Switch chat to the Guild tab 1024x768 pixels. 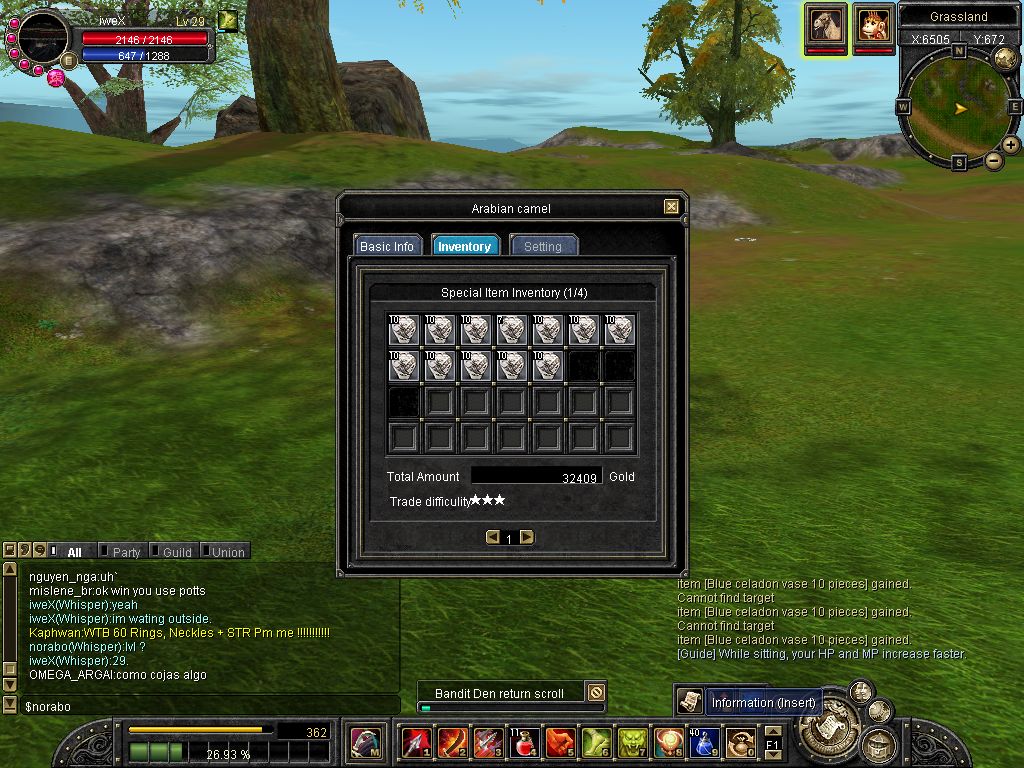[177, 552]
